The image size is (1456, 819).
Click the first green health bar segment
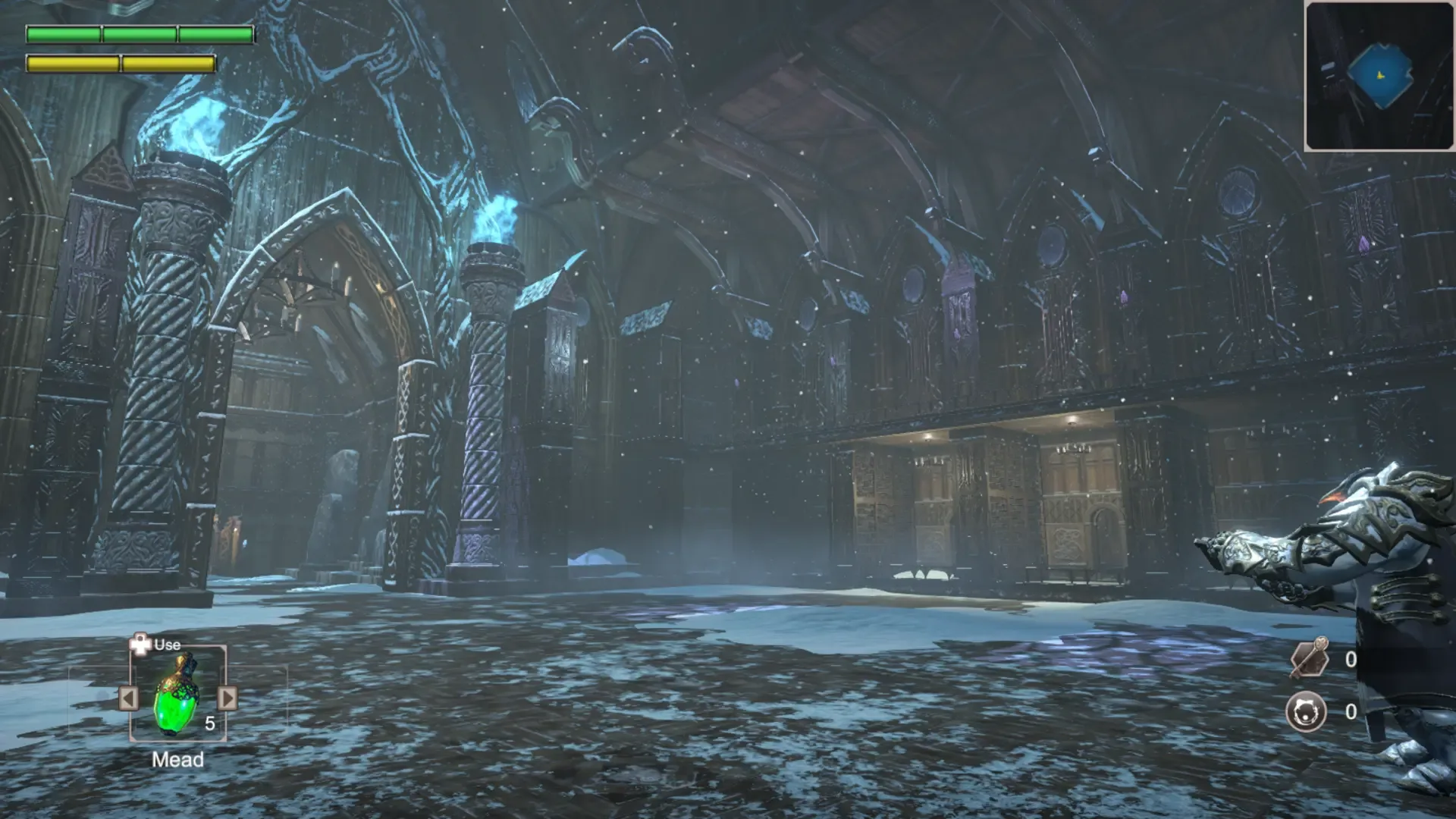63,33
